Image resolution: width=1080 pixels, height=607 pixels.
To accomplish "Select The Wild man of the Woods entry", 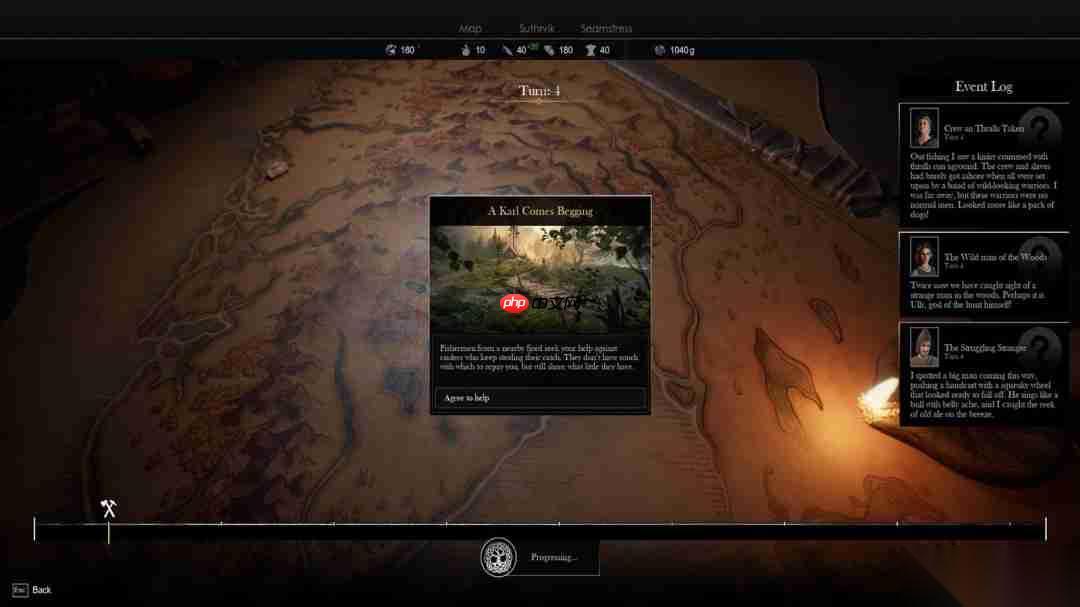I will (994, 257).
